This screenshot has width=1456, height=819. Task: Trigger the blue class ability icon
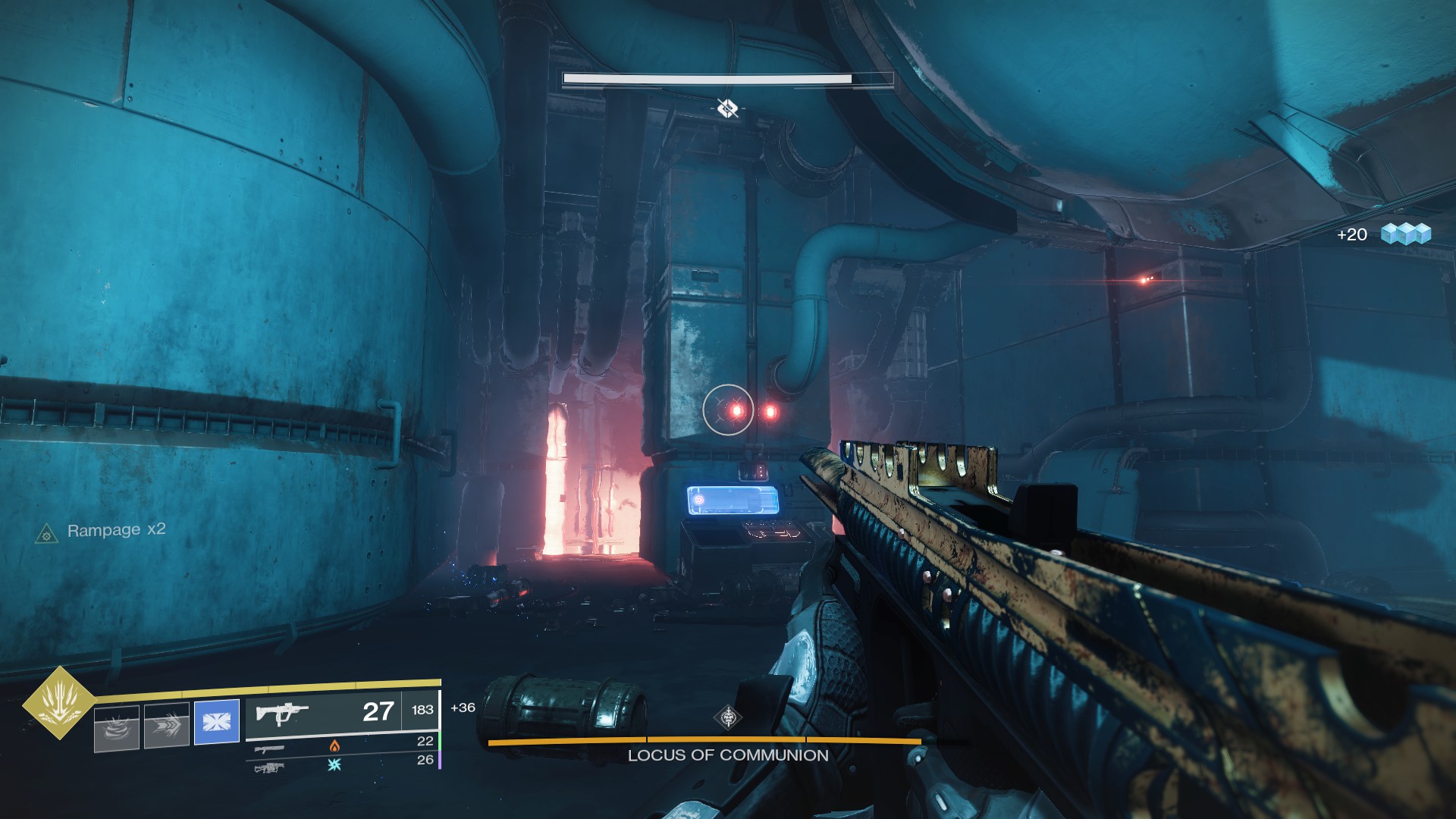click(x=217, y=721)
